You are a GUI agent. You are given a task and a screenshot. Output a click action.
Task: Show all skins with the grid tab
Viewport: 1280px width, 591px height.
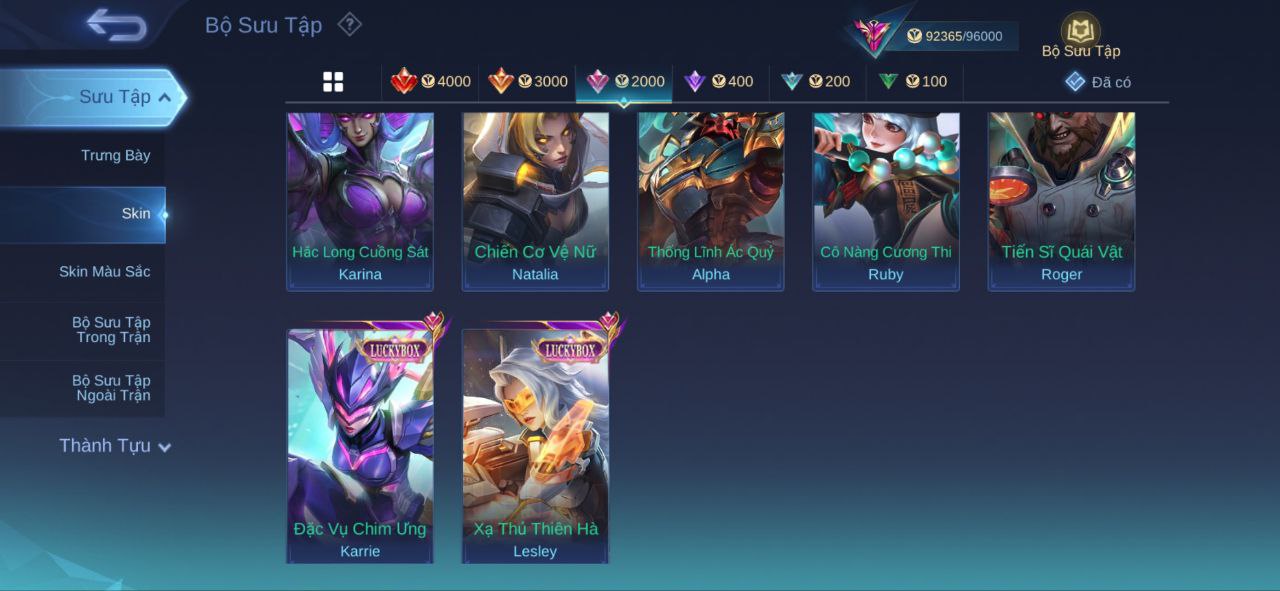pyautogui.click(x=333, y=82)
